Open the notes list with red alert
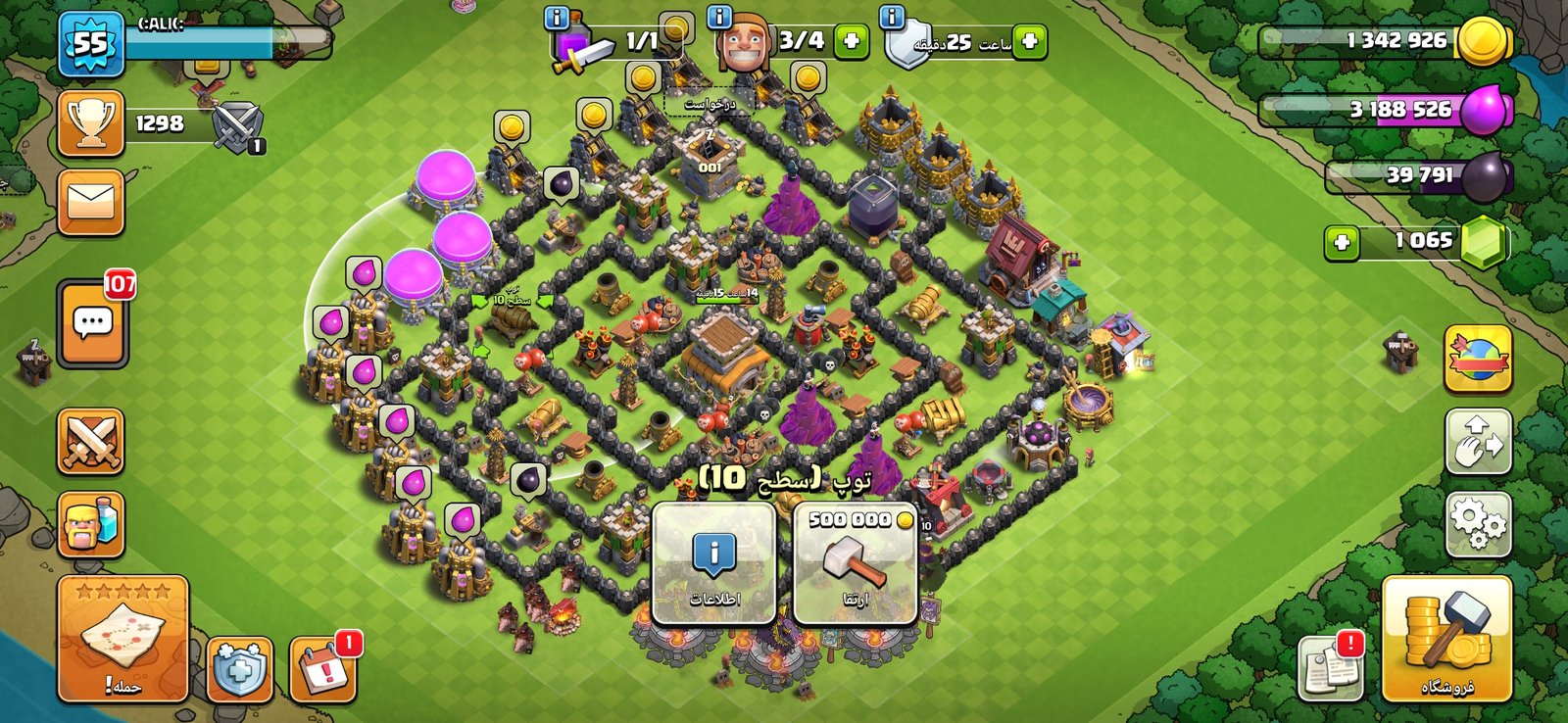1568x723 pixels. pos(1331,668)
